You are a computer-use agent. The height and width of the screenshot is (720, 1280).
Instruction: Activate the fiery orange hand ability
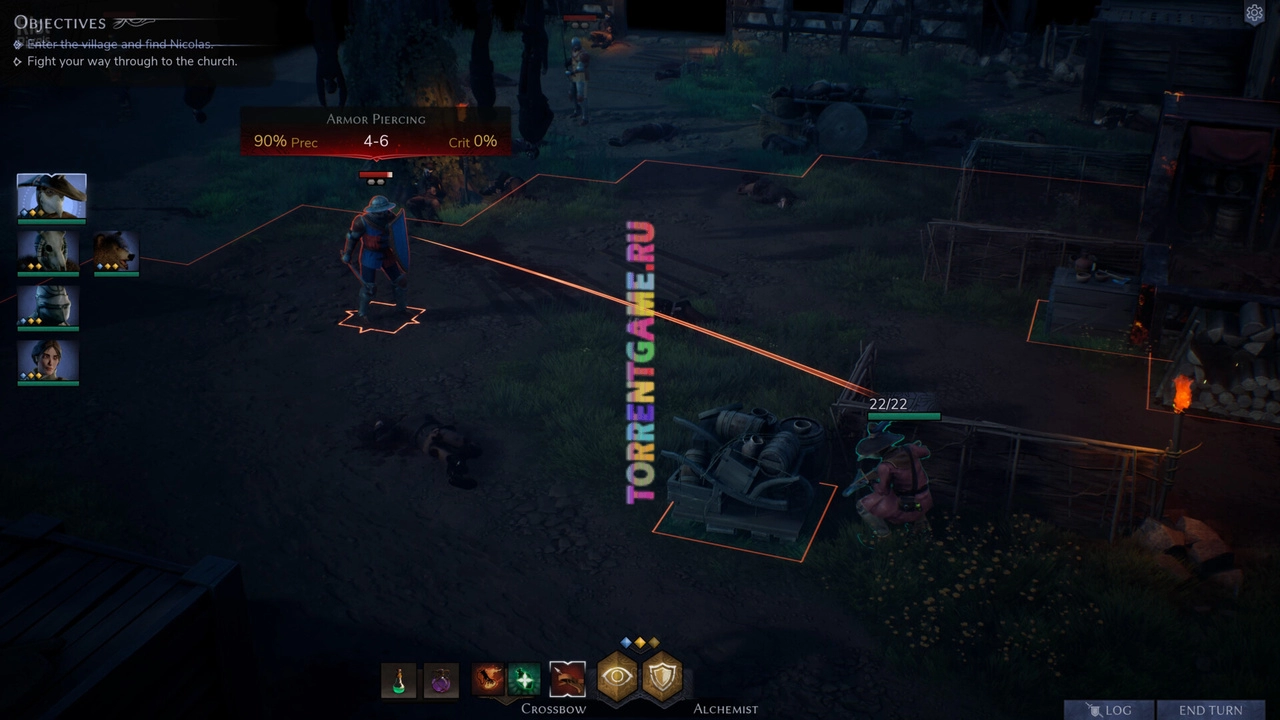pyautogui.click(x=488, y=680)
